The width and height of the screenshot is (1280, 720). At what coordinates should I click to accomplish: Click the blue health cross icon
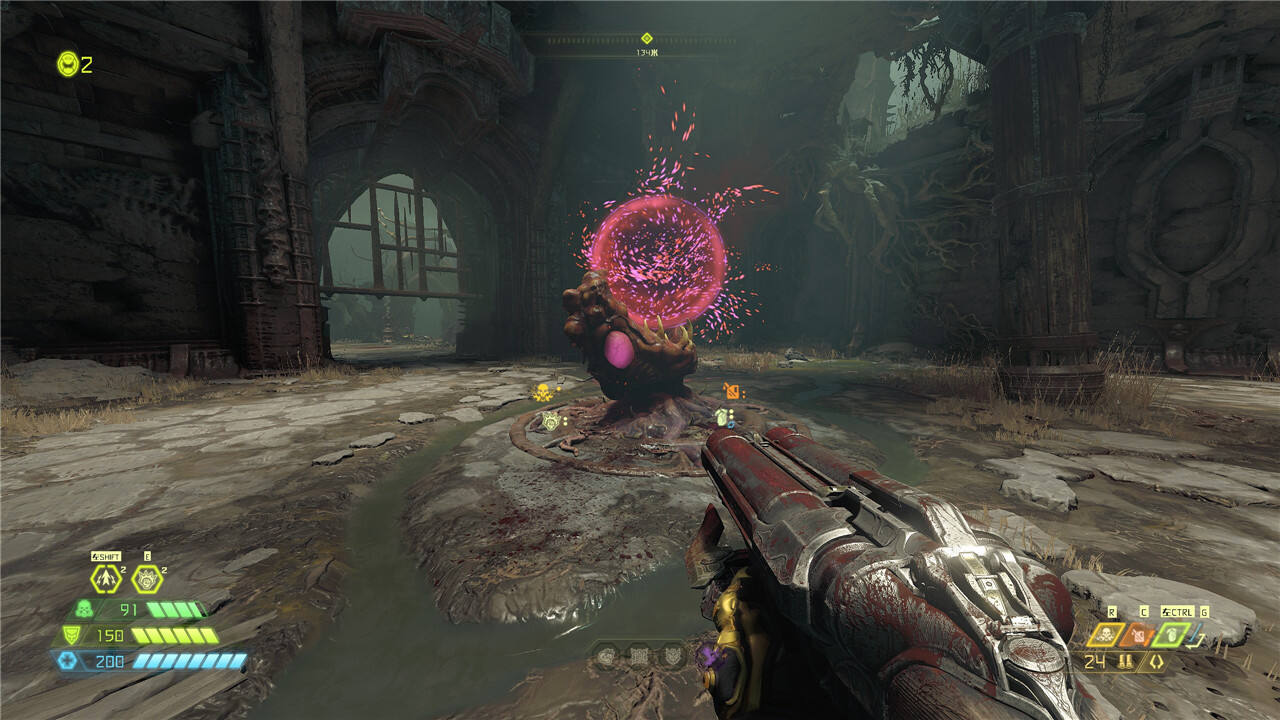[x=66, y=660]
